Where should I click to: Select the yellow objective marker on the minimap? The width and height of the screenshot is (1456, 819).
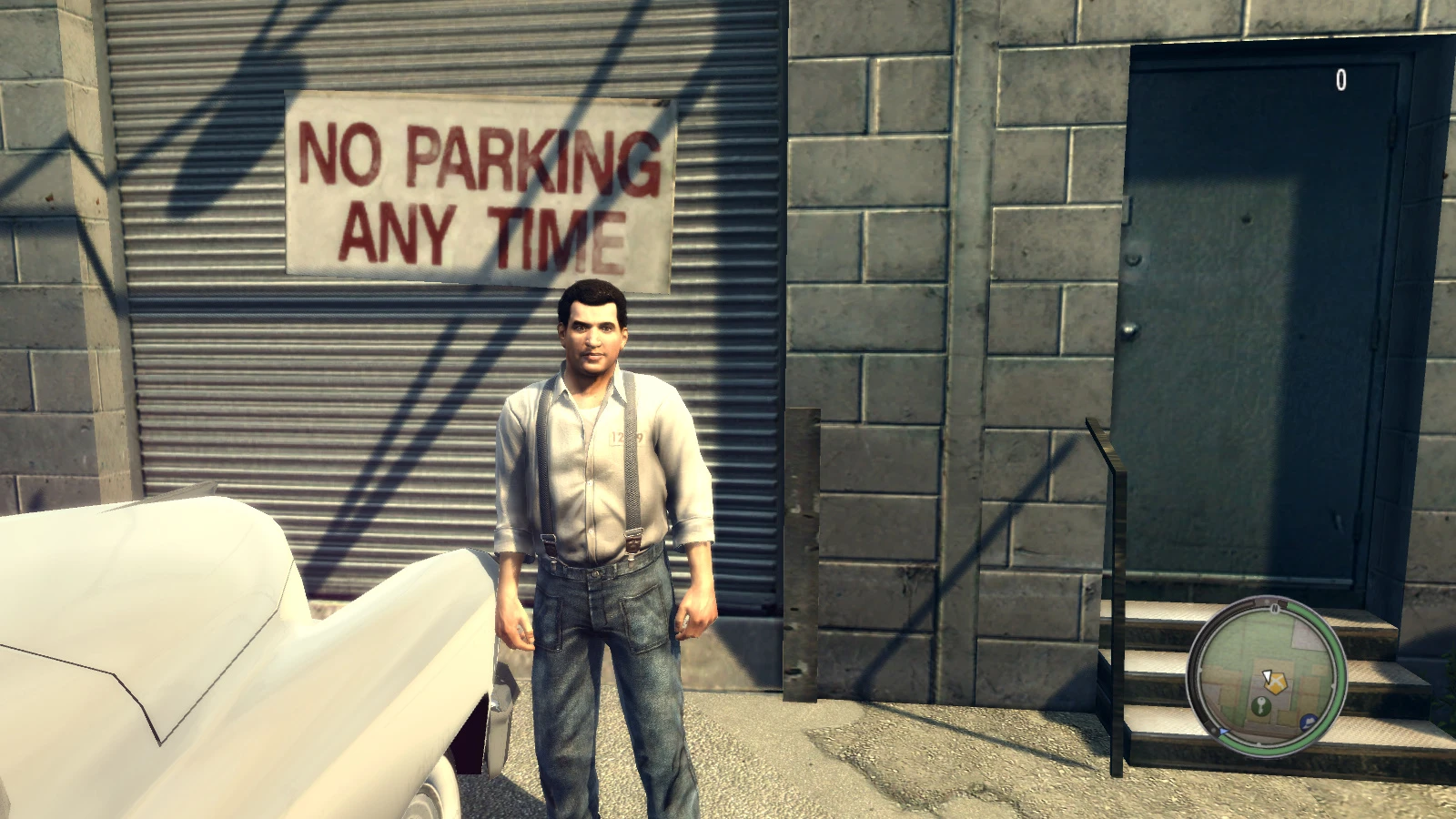(1276, 682)
